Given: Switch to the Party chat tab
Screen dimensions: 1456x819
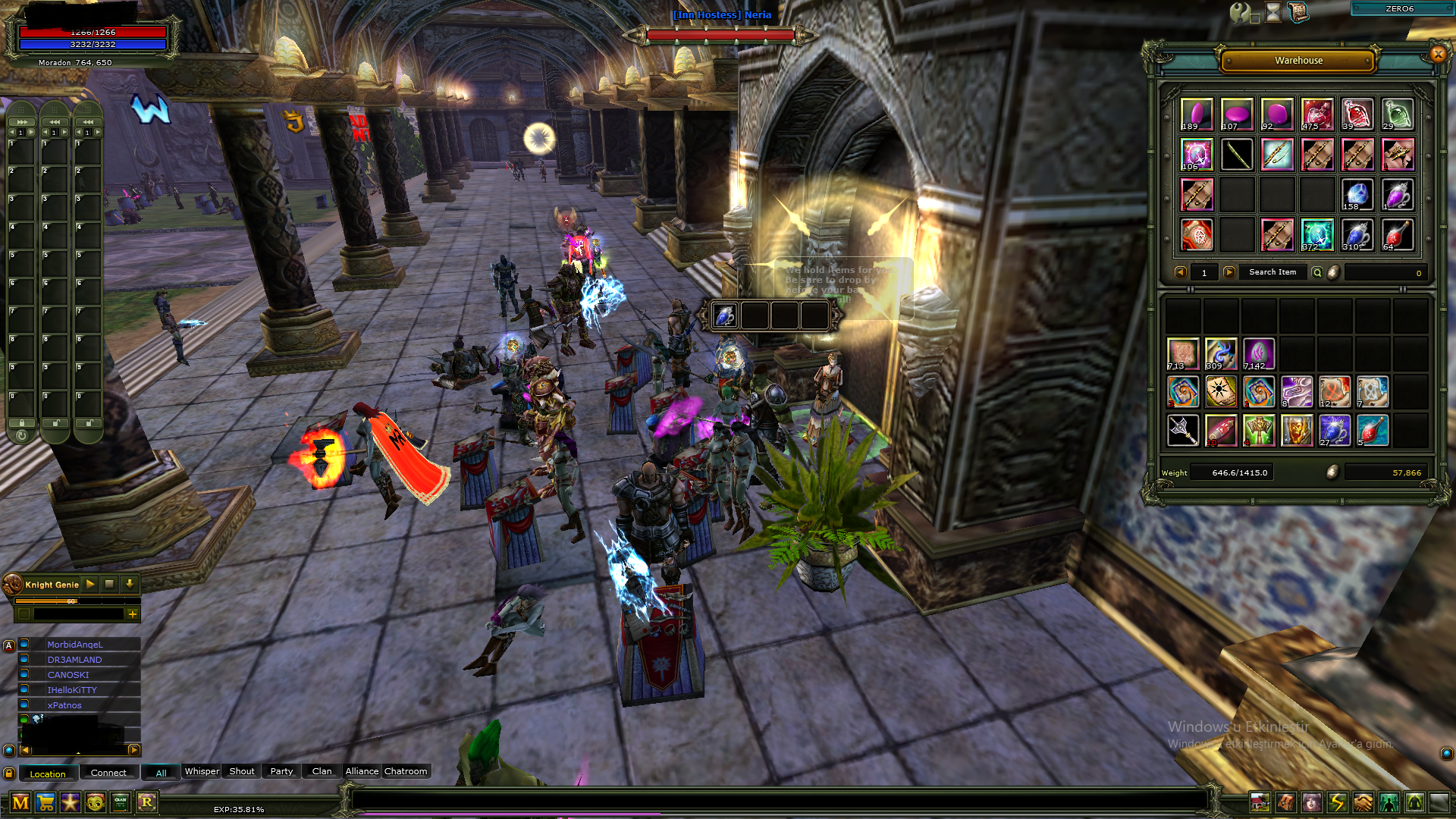Looking at the screenshot, I should click(281, 771).
